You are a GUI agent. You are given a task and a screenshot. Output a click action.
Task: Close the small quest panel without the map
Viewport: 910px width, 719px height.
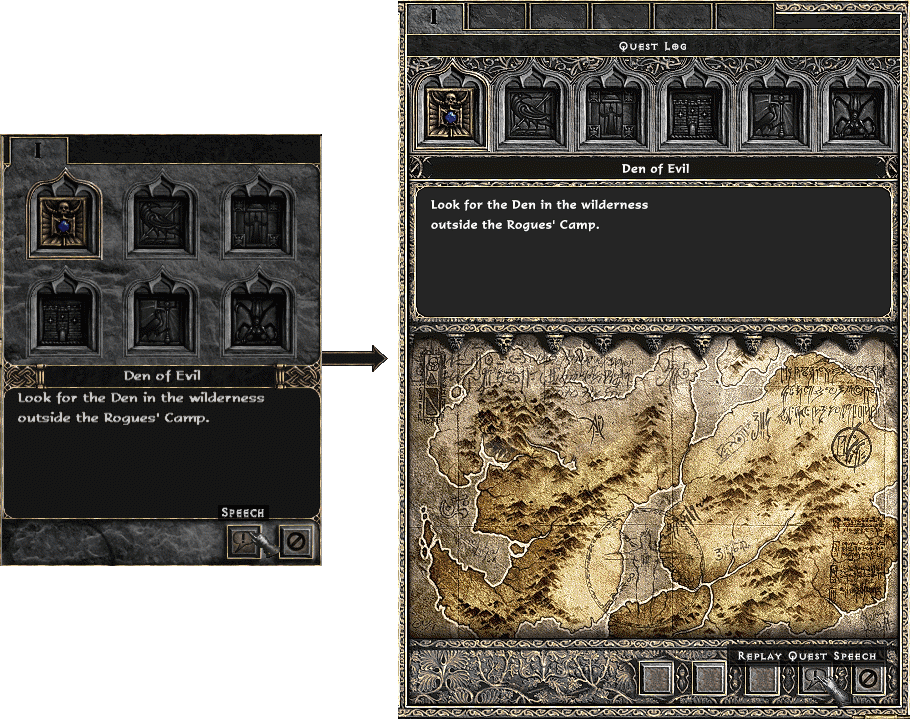[297, 541]
